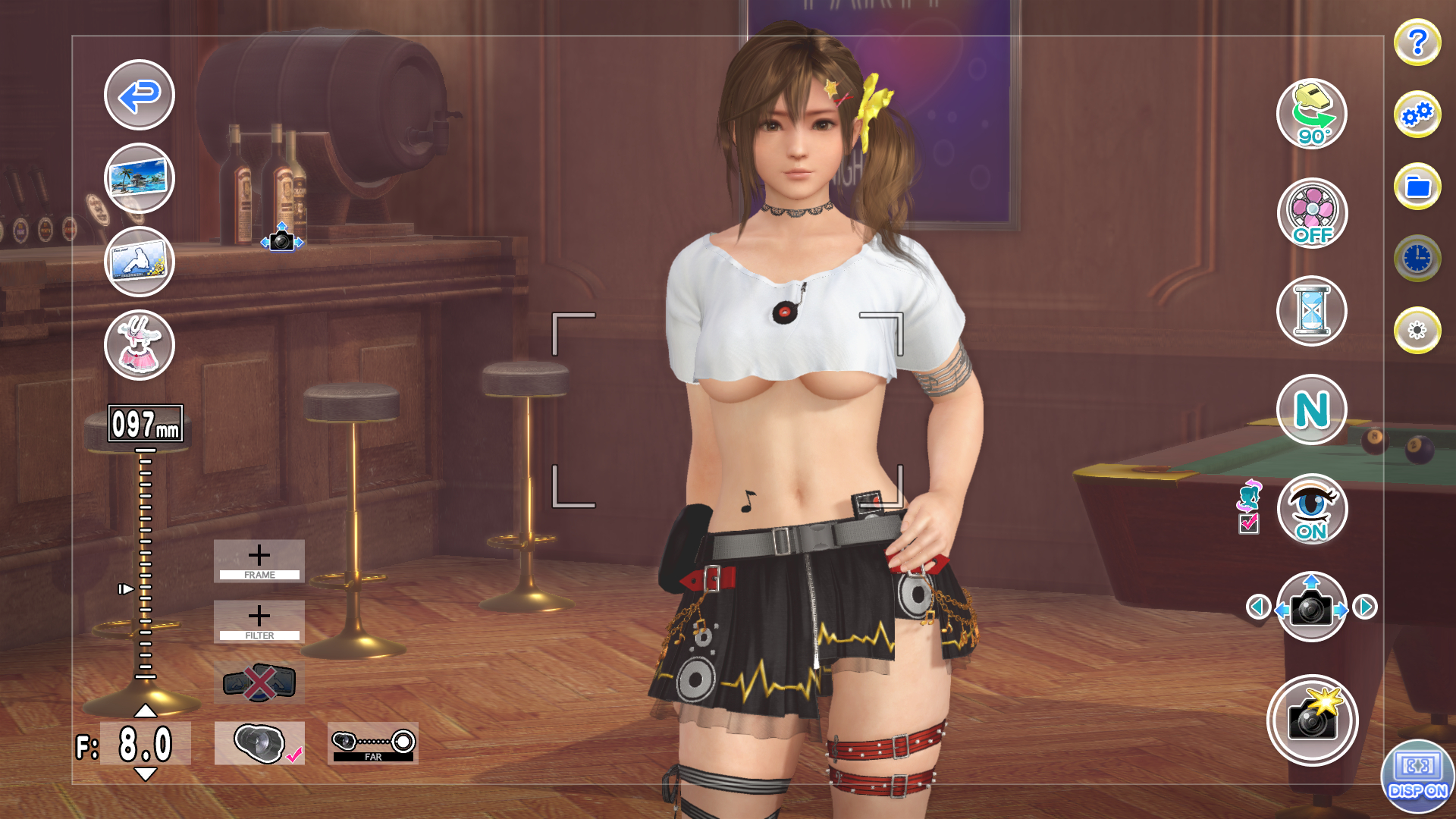
Task: Toggle the eye visibility ON button
Action: point(1312,510)
